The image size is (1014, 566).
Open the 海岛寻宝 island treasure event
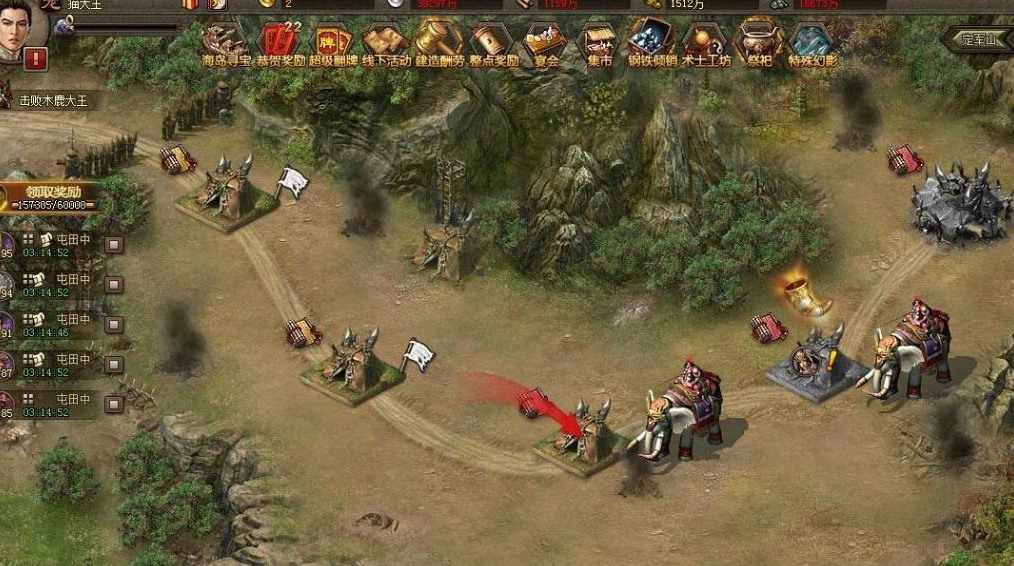225,42
